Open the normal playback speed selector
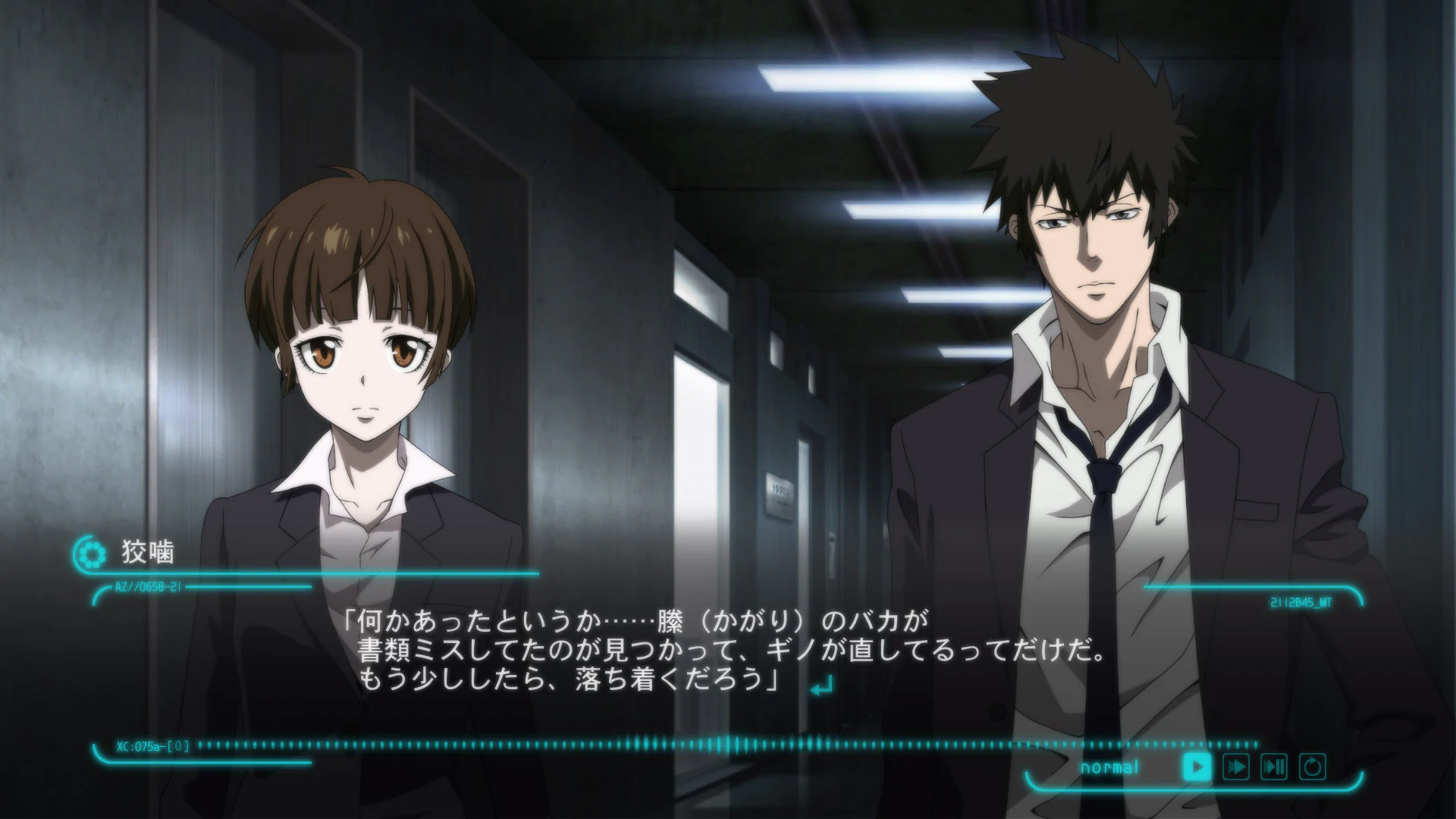The width and height of the screenshot is (1456, 819). [1109, 767]
